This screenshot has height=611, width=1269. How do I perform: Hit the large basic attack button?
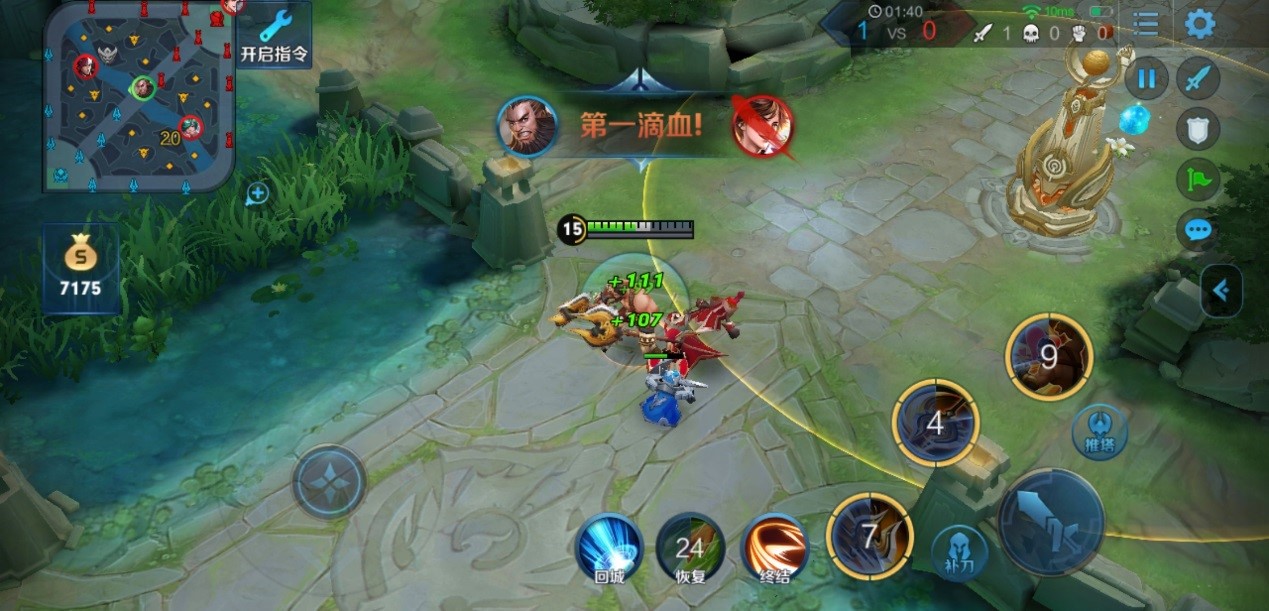(x=1051, y=522)
